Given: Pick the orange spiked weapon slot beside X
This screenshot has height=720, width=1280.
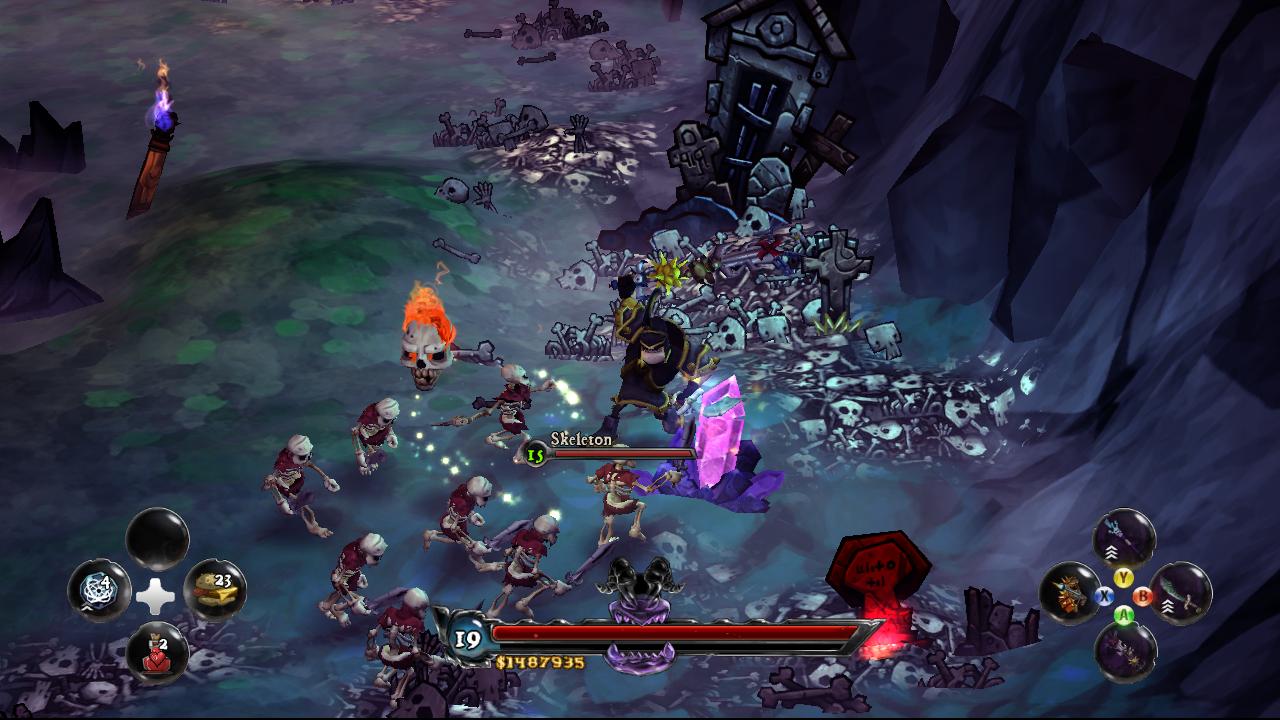Looking at the screenshot, I should click(x=1070, y=593).
